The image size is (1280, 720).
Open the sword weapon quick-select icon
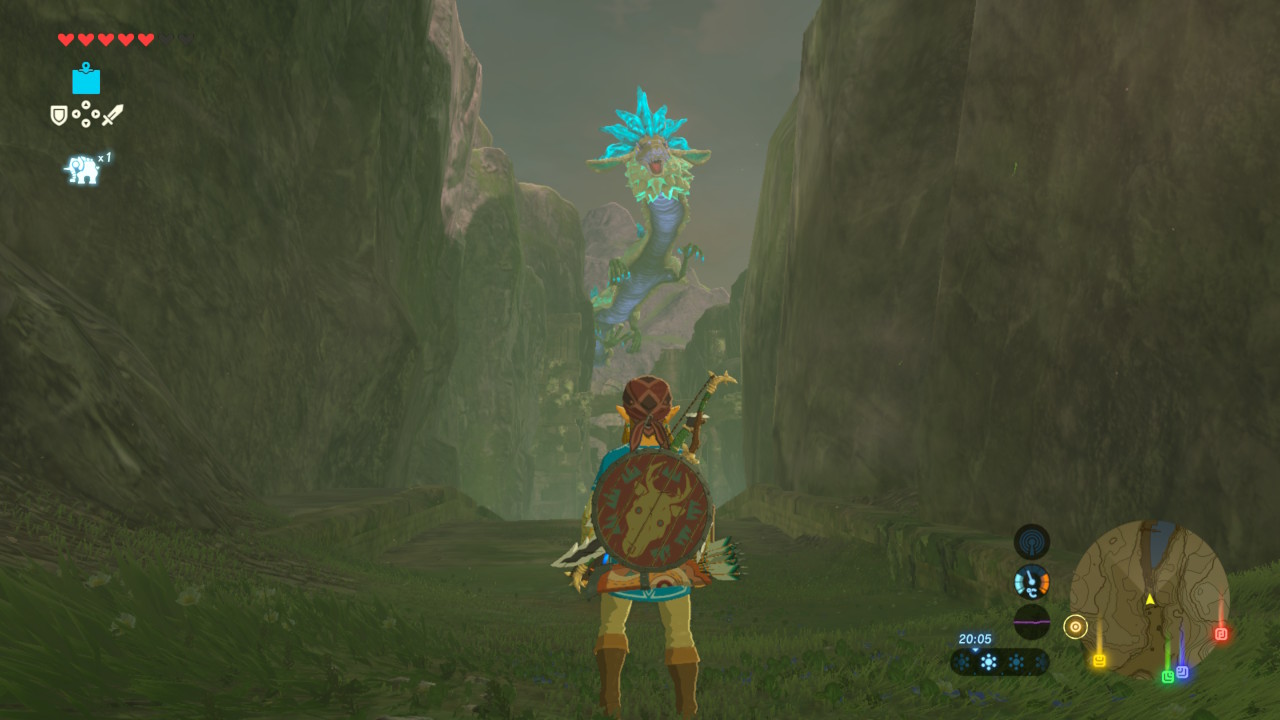(112, 115)
